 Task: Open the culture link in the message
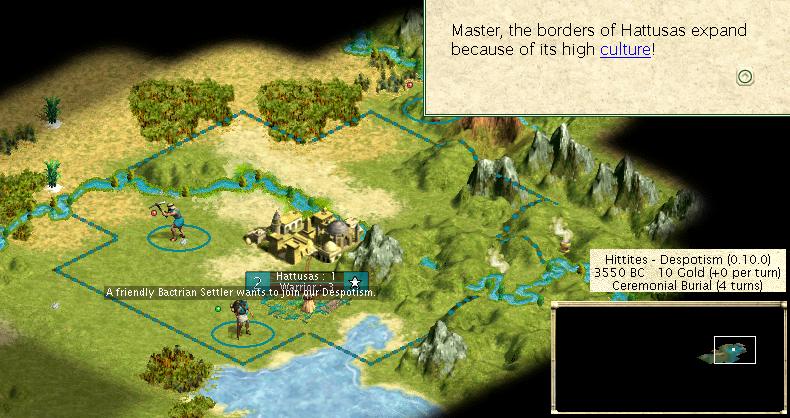[625, 49]
